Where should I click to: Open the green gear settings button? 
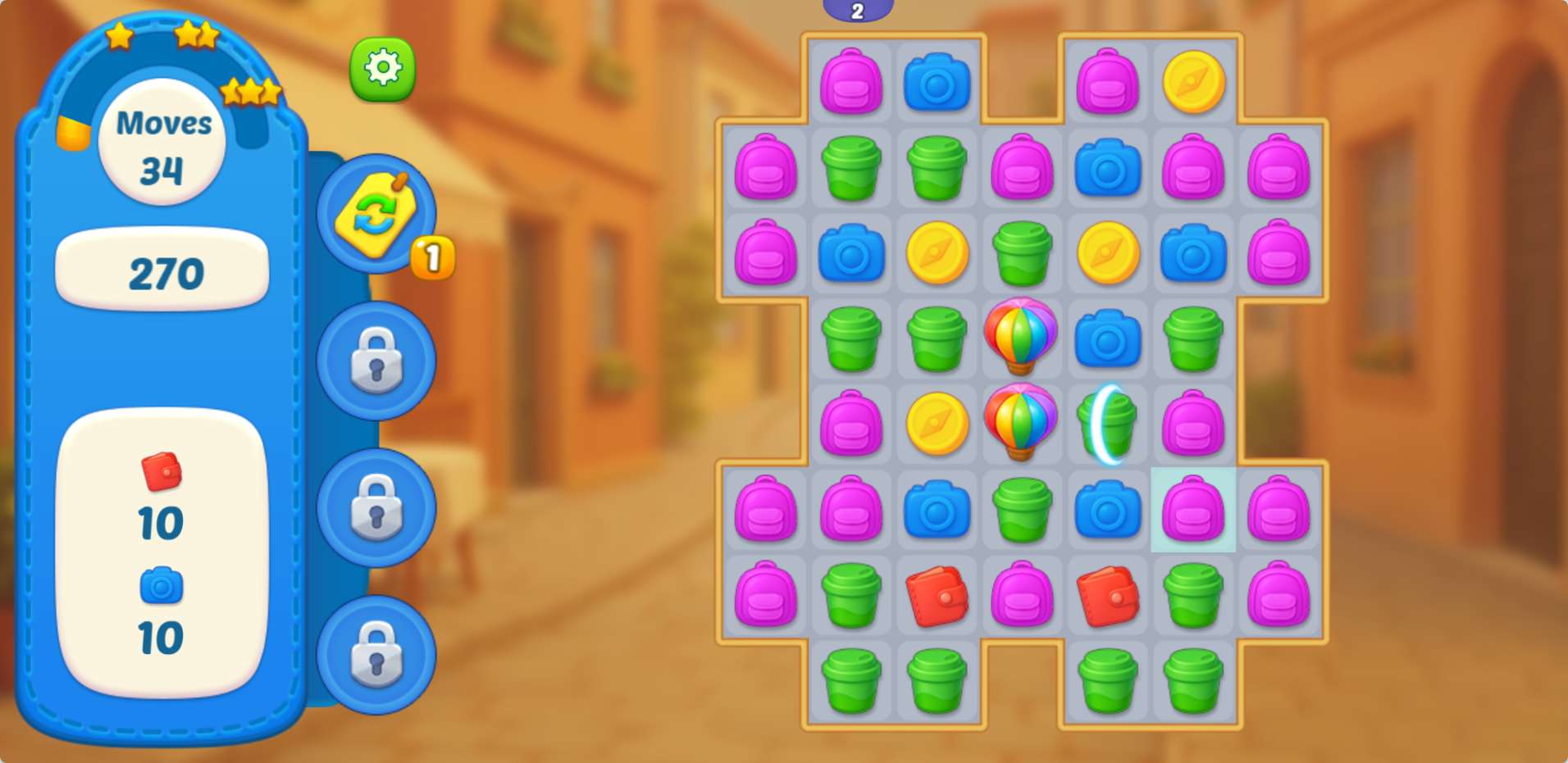(x=382, y=69)
